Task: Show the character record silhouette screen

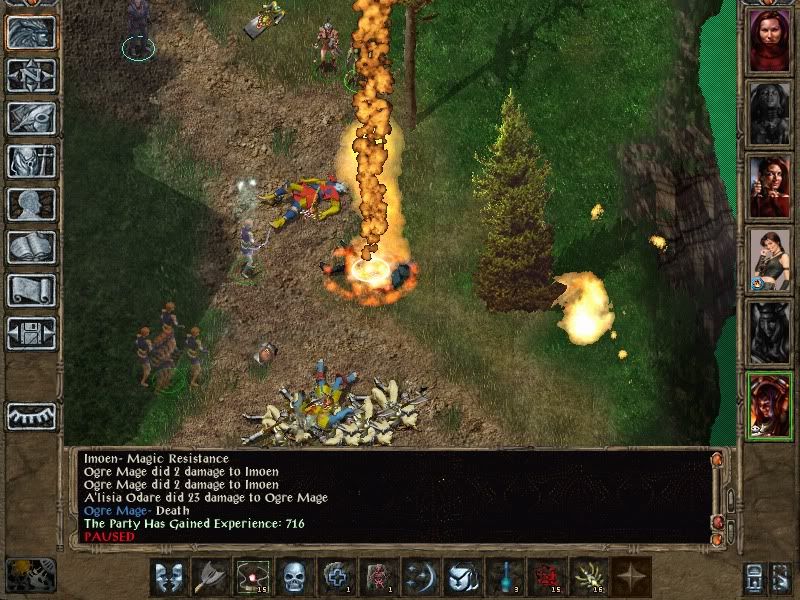Action: pyautogui.click(x=31, y=204)
